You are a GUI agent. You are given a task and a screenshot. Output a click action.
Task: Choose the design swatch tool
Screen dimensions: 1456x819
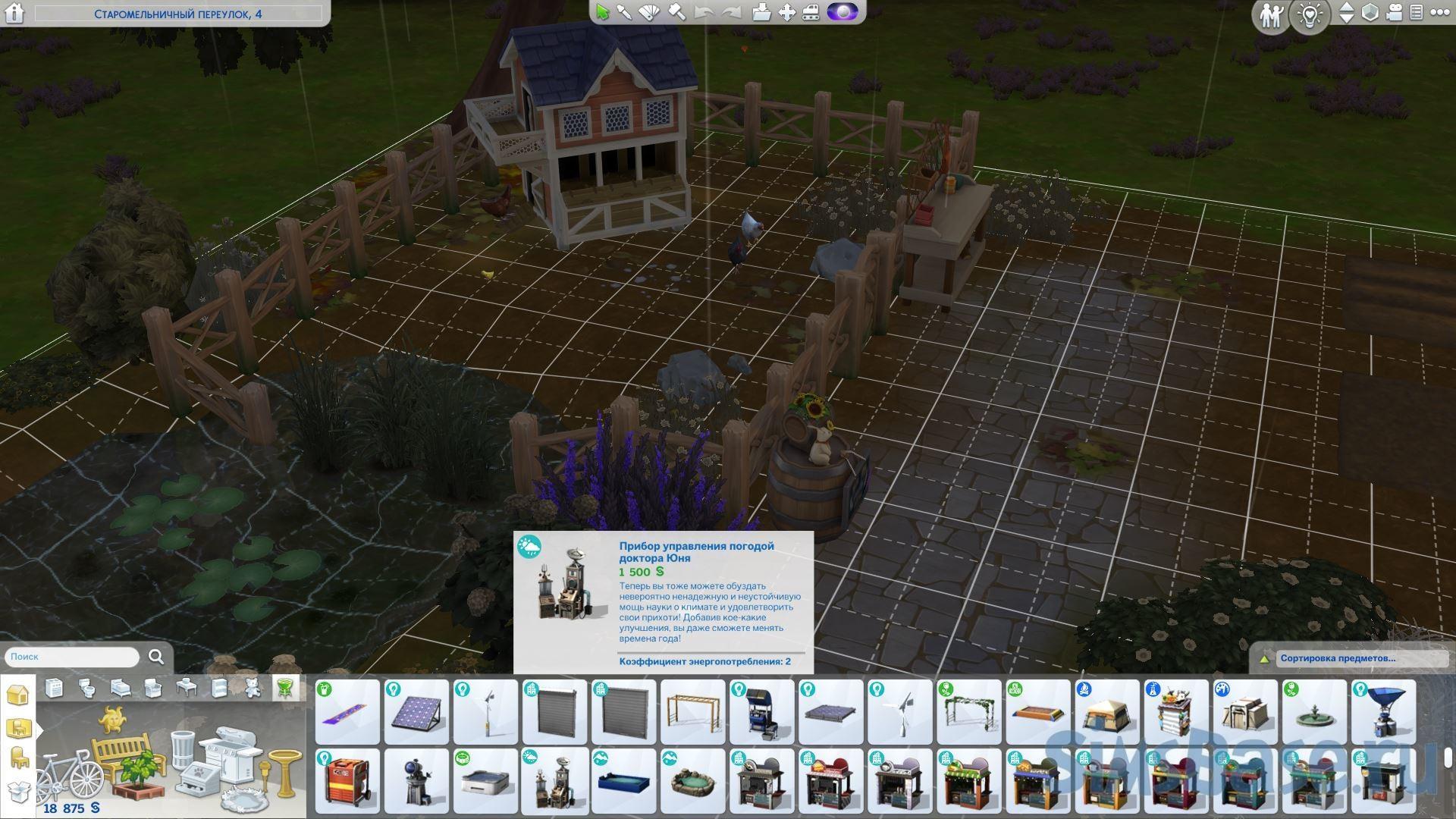[650, 13]
